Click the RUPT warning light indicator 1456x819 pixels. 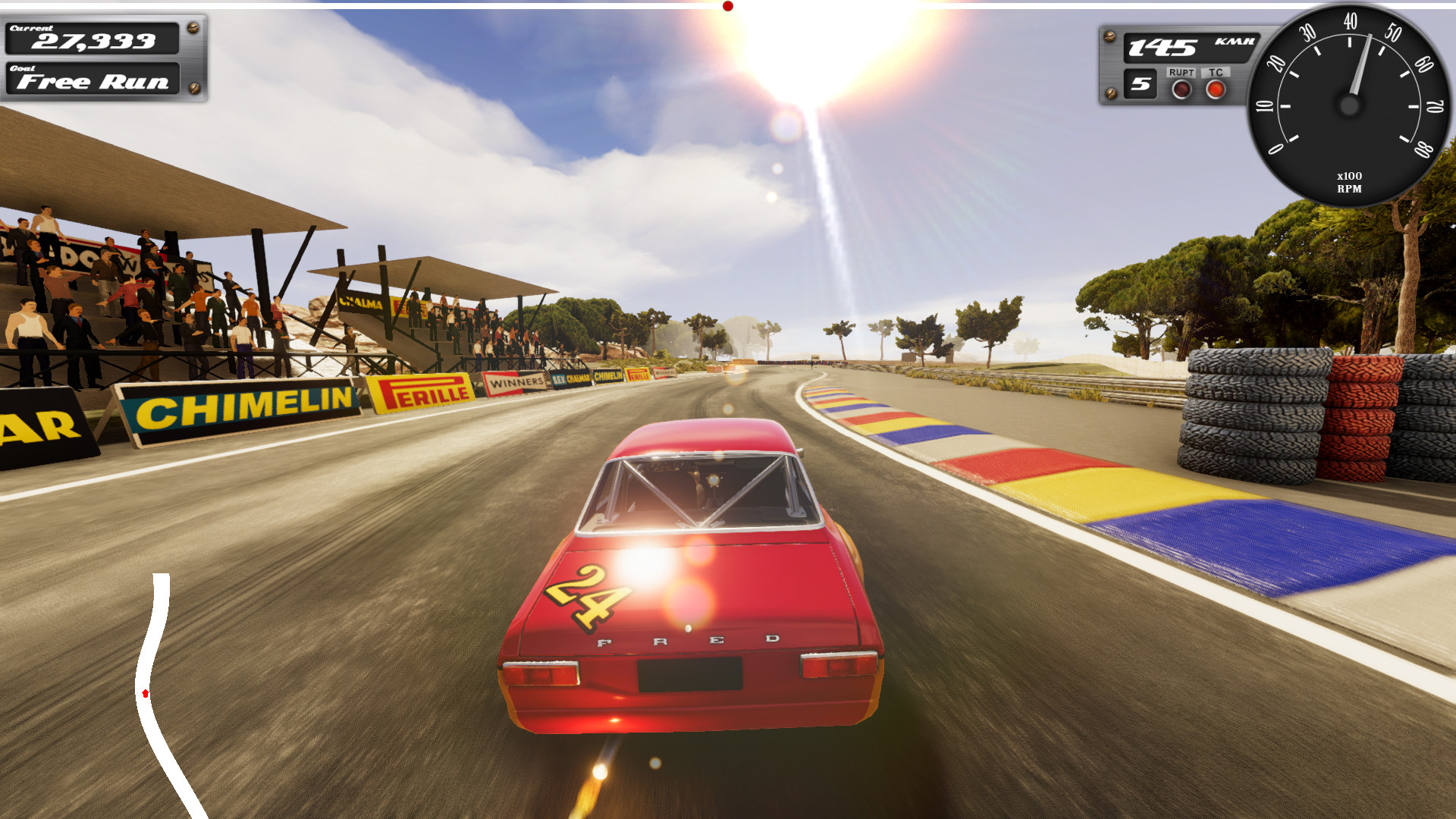pos(1181,89)
